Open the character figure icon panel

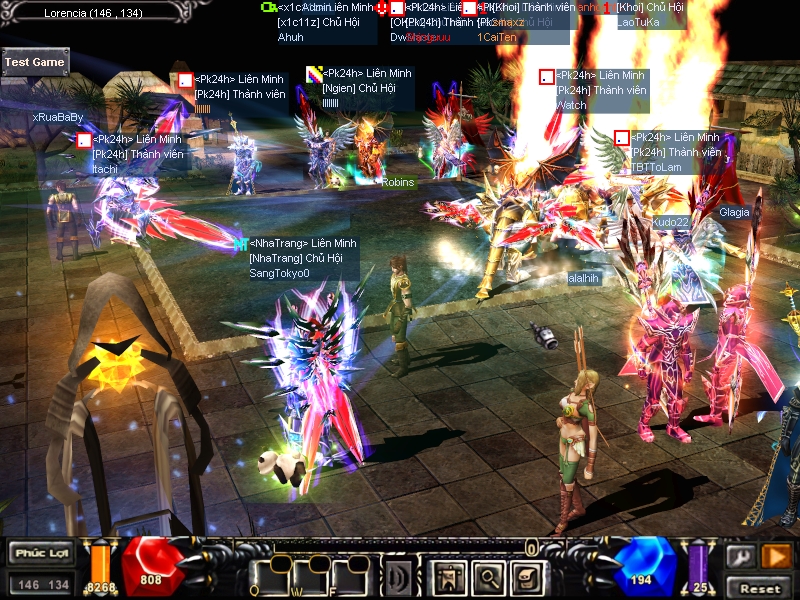pos(447,576)
